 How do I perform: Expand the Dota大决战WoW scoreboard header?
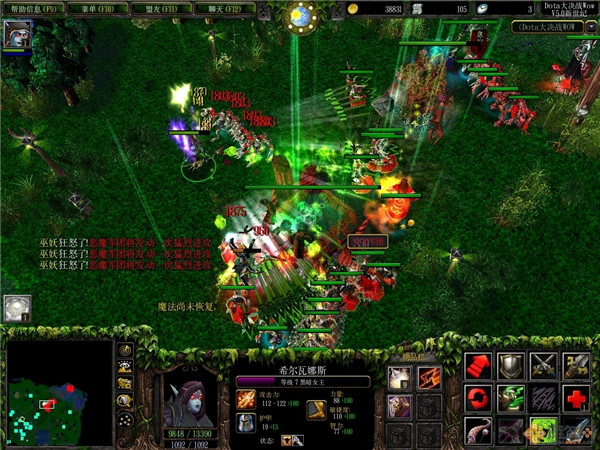(x=555, y=27)
